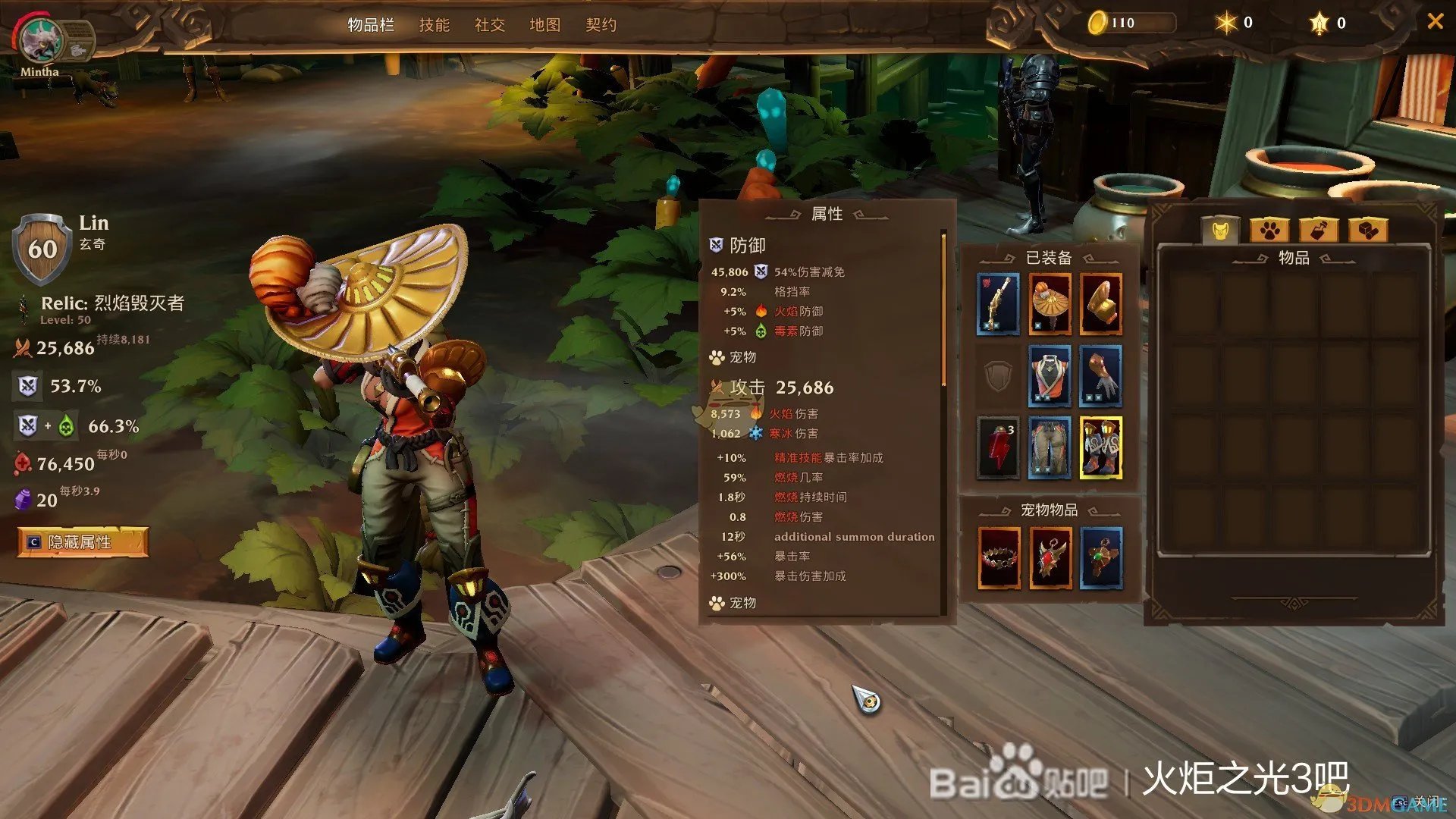Switch to the 地图 tab
The width and height of the screenshot is (1456, 819).
click(545, 25)
